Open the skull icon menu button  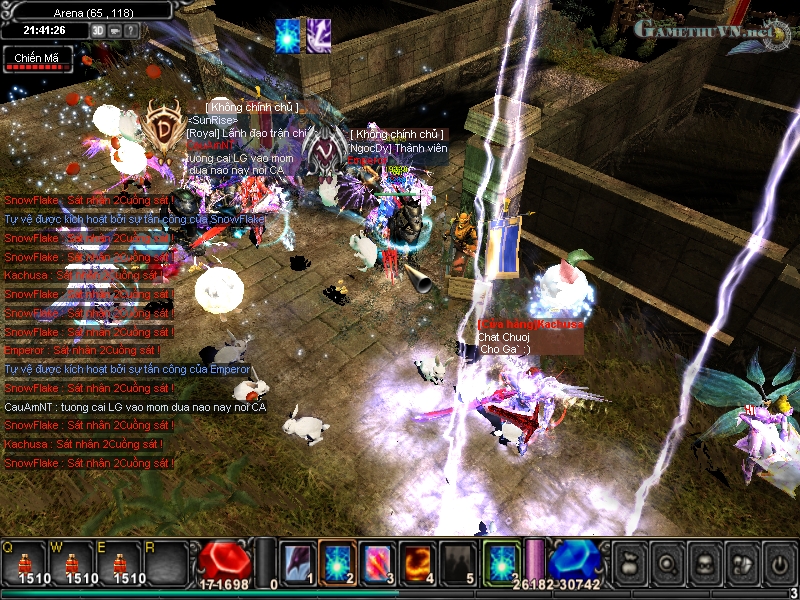coord(703,564)
